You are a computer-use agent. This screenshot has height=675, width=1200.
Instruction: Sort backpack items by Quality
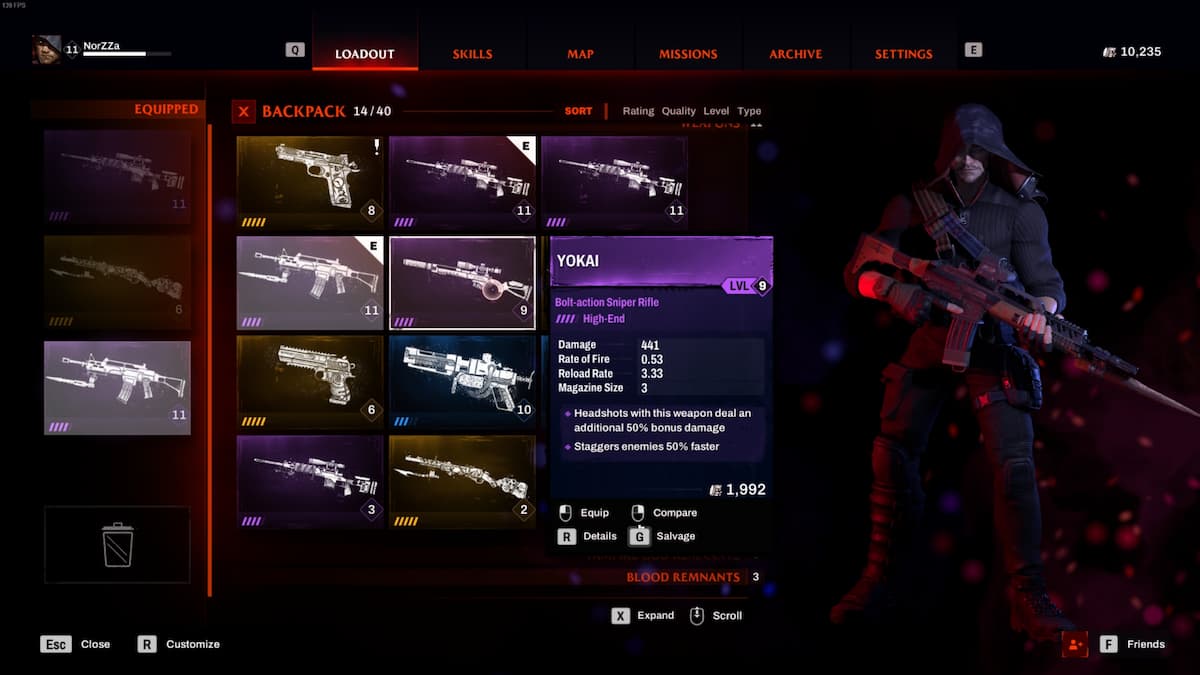pos(678,111)
